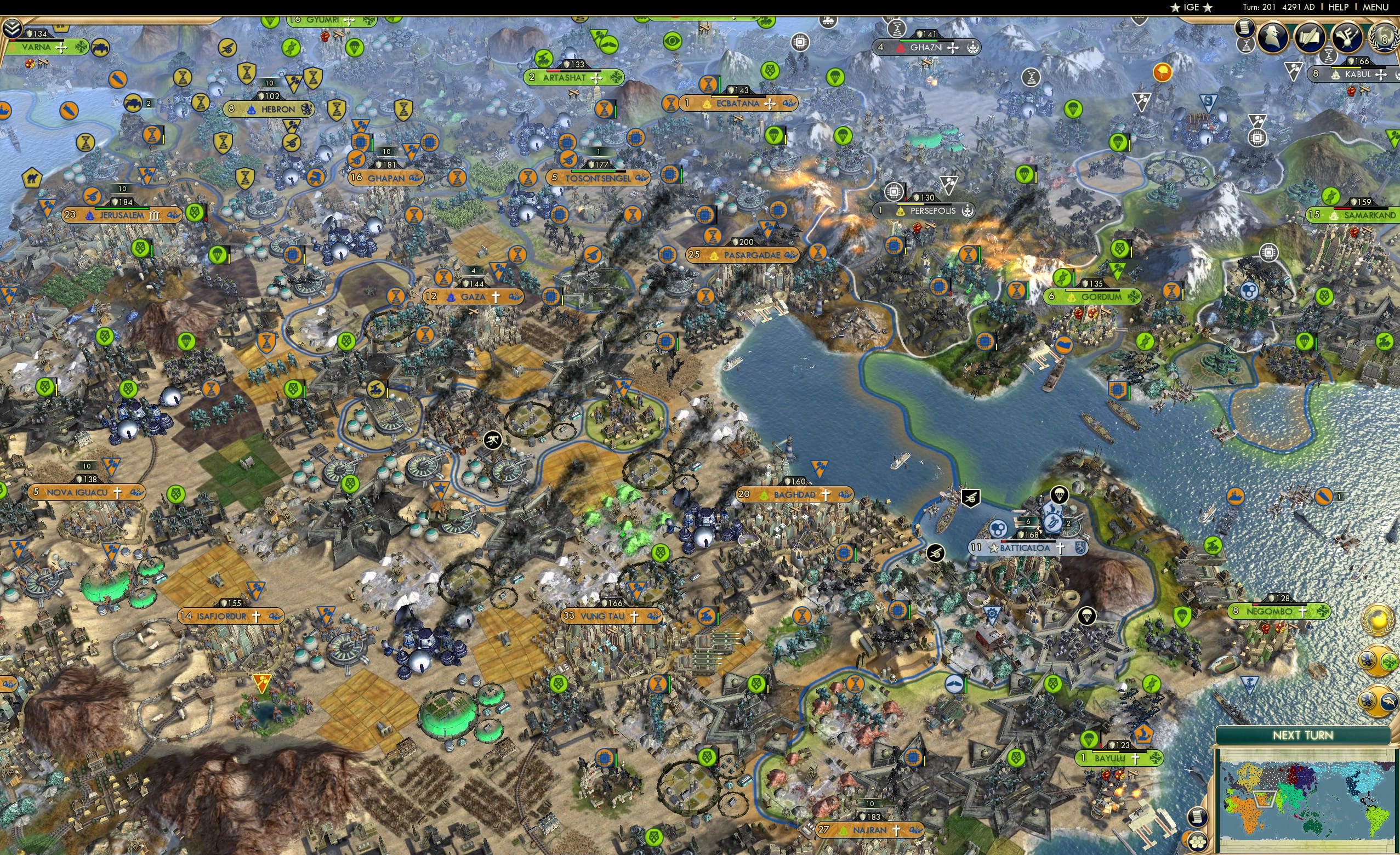Click the hourglass notification below the toolbar
Viewport: 1400px width, 855px height.
tap(1245, 47)
